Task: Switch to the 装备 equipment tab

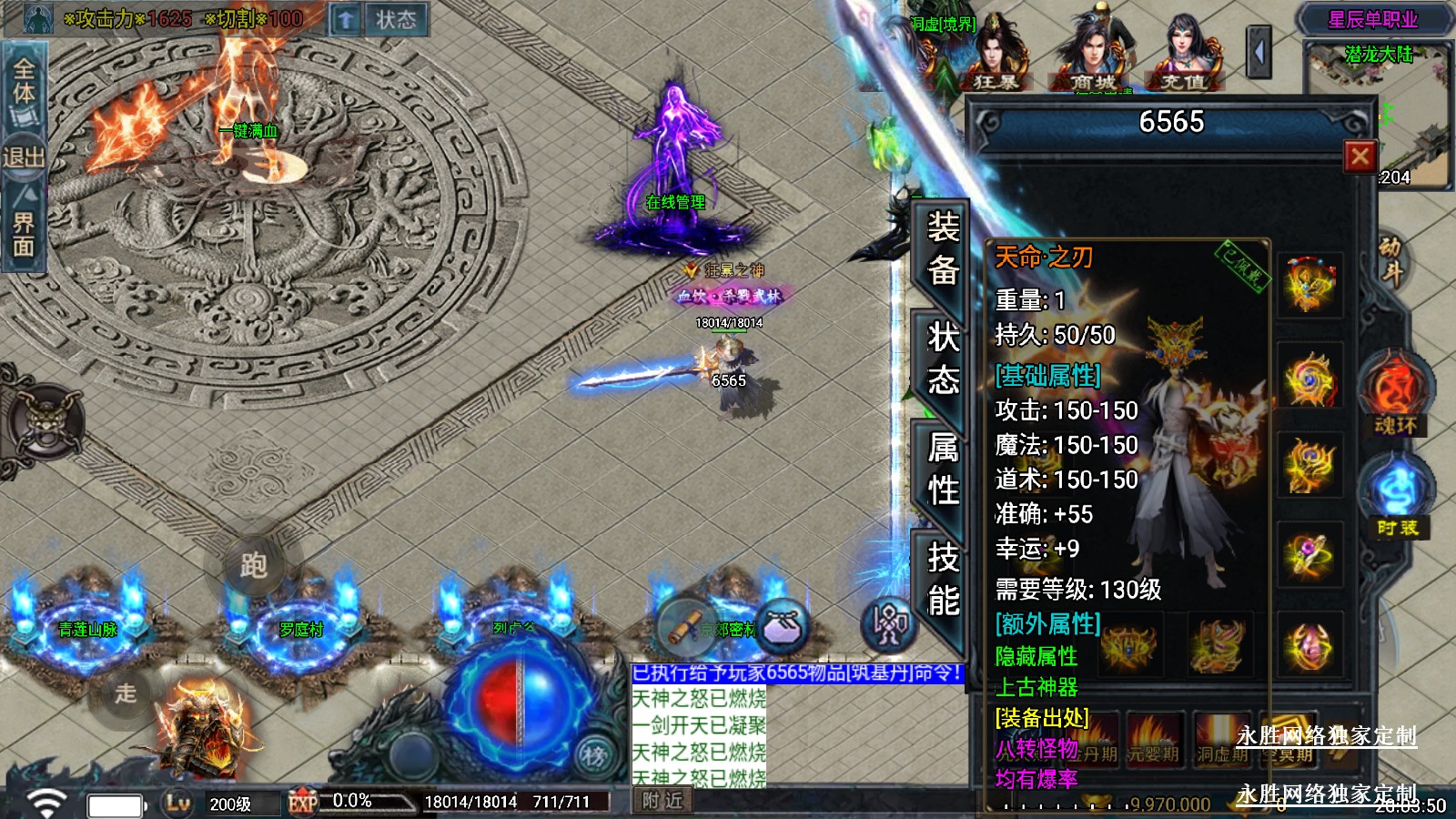Action: (x=943, y=248)
